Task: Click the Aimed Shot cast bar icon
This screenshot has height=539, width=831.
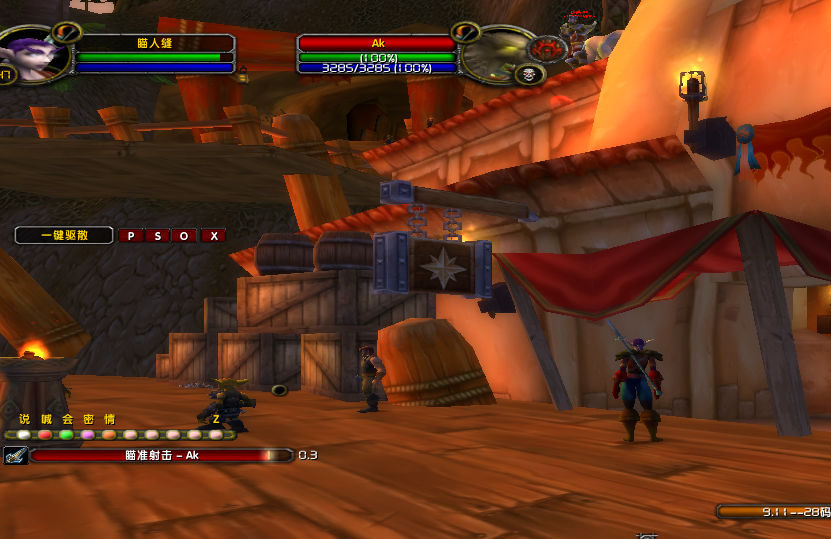Action: pyautogui.click(x=15, y=455)
